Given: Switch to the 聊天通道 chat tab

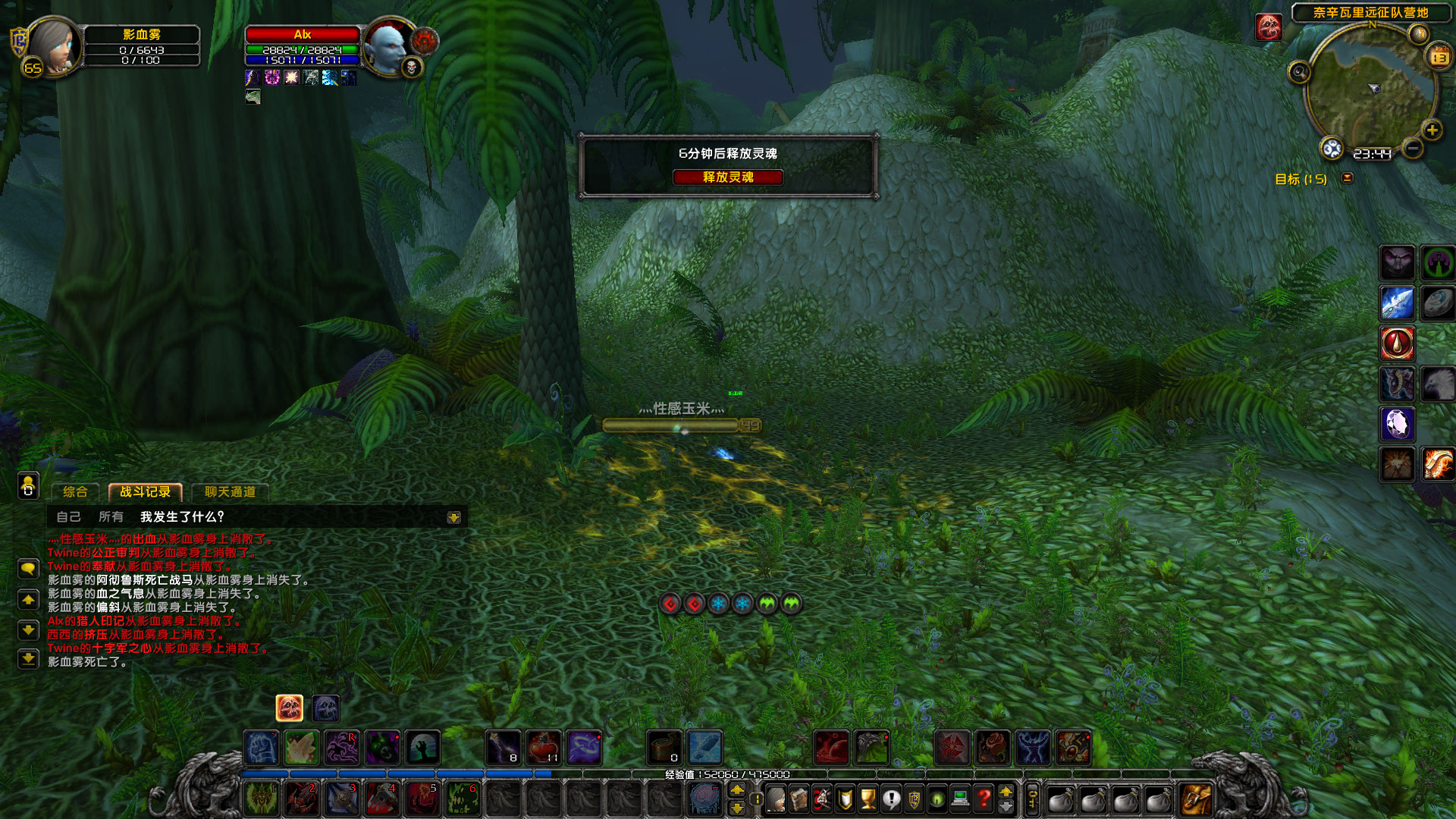Looking at the screenshot, I should coord(230,491).
